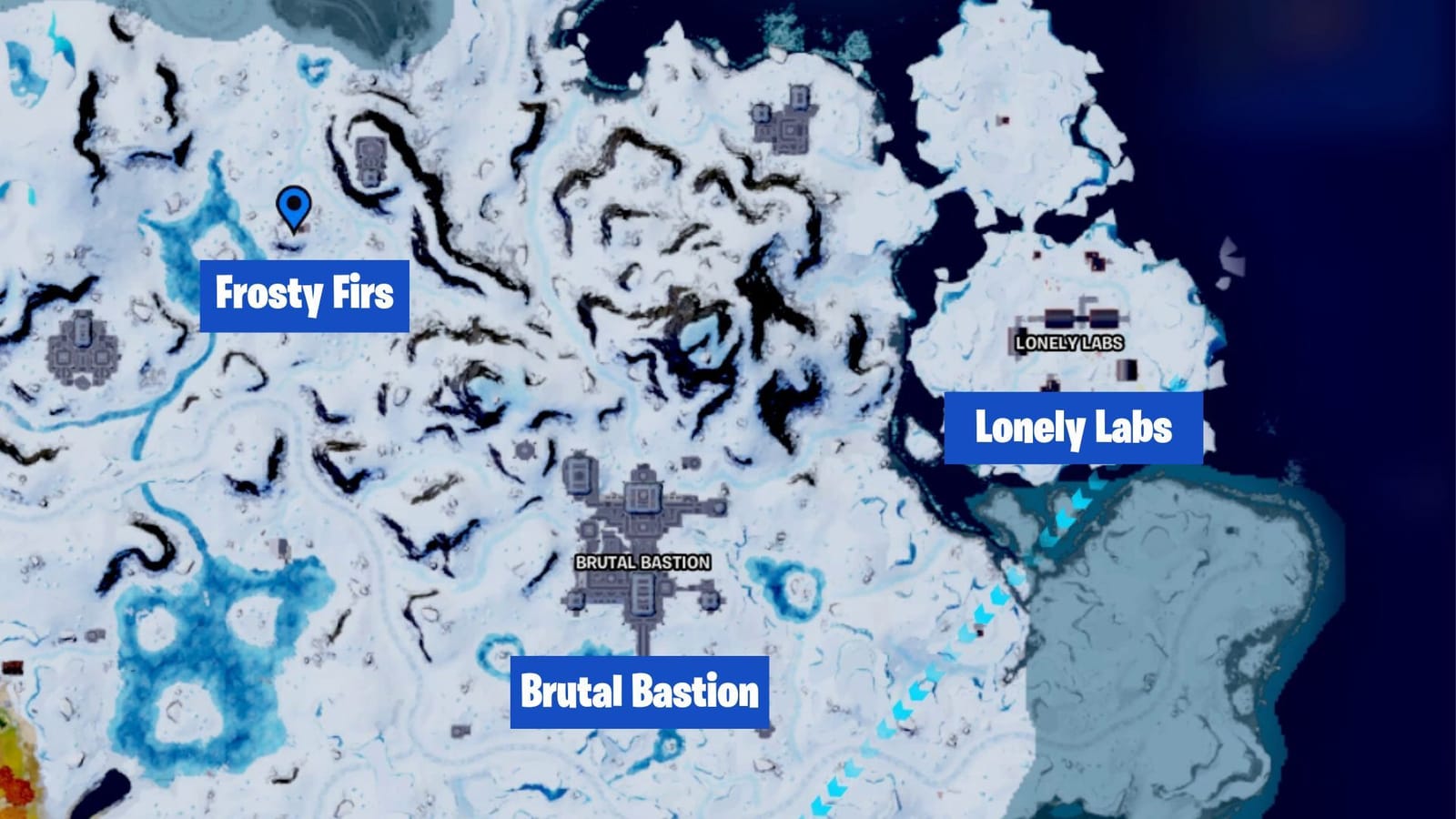The image size is (1456, 819).
Task: Click the Brutal Bastion blue label banner
Action: [640, 692]
